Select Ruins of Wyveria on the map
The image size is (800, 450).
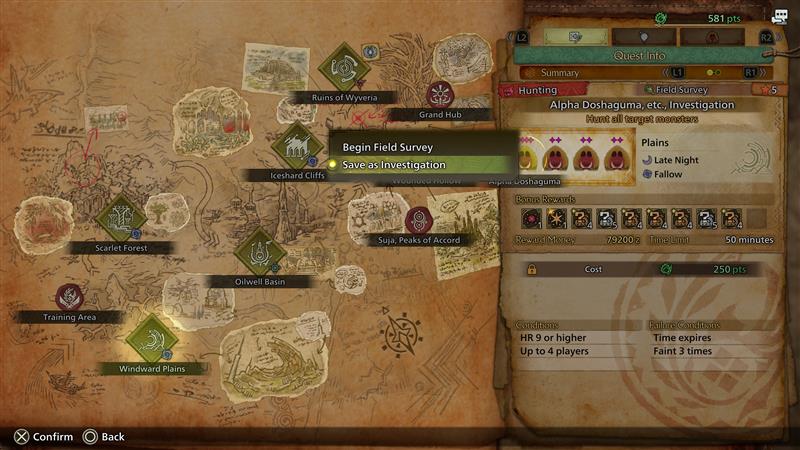point(344,66)
